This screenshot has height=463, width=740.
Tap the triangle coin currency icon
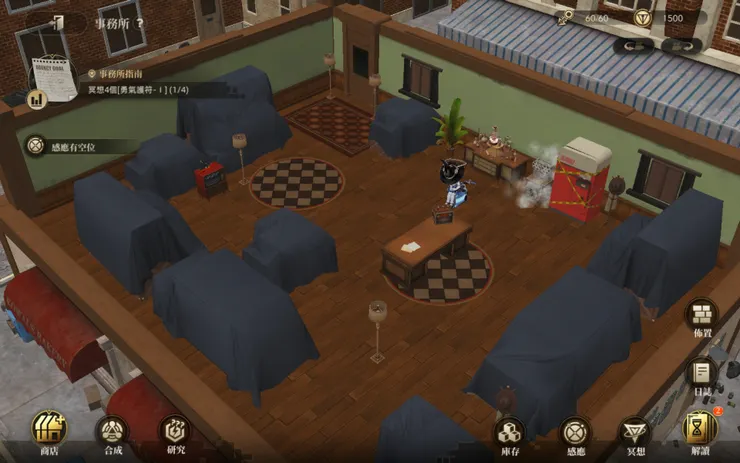(644, 17)
